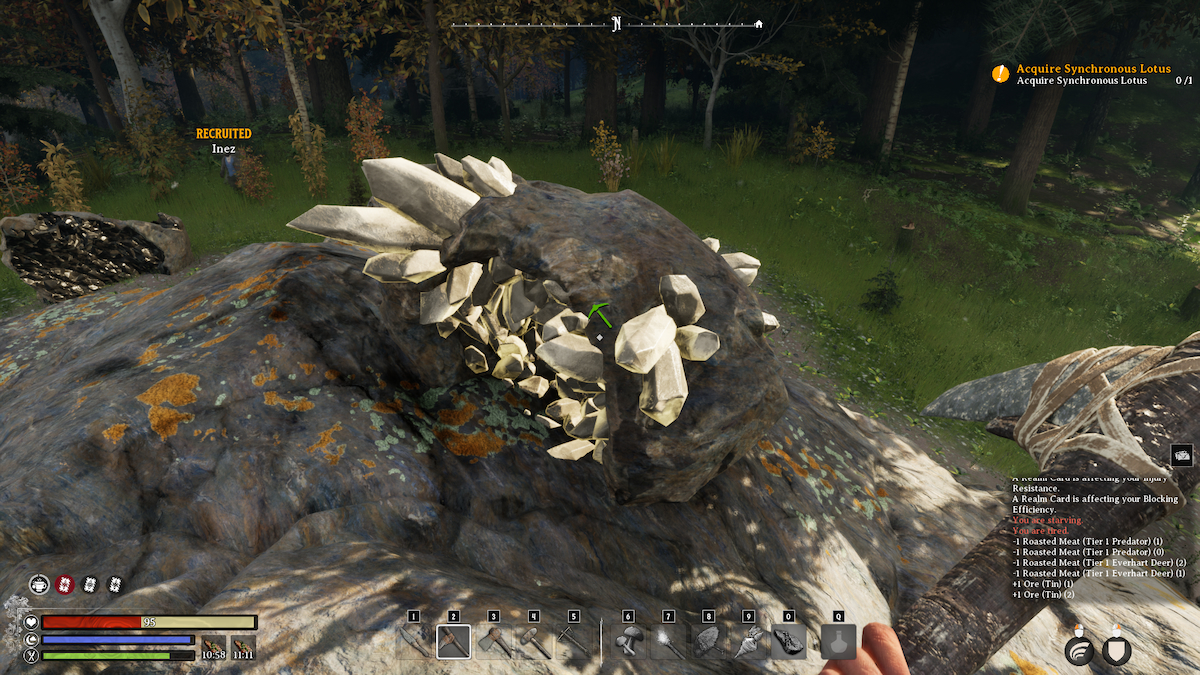Click the shield icon in the corner
This screenshot has width=1200, height=675.
(x=1117, y=651)
